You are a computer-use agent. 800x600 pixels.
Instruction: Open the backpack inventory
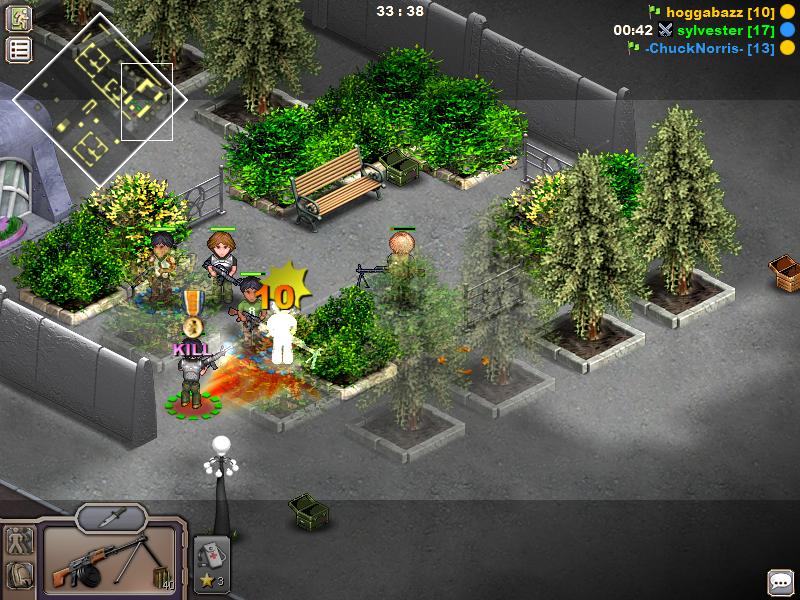(19, 576)
